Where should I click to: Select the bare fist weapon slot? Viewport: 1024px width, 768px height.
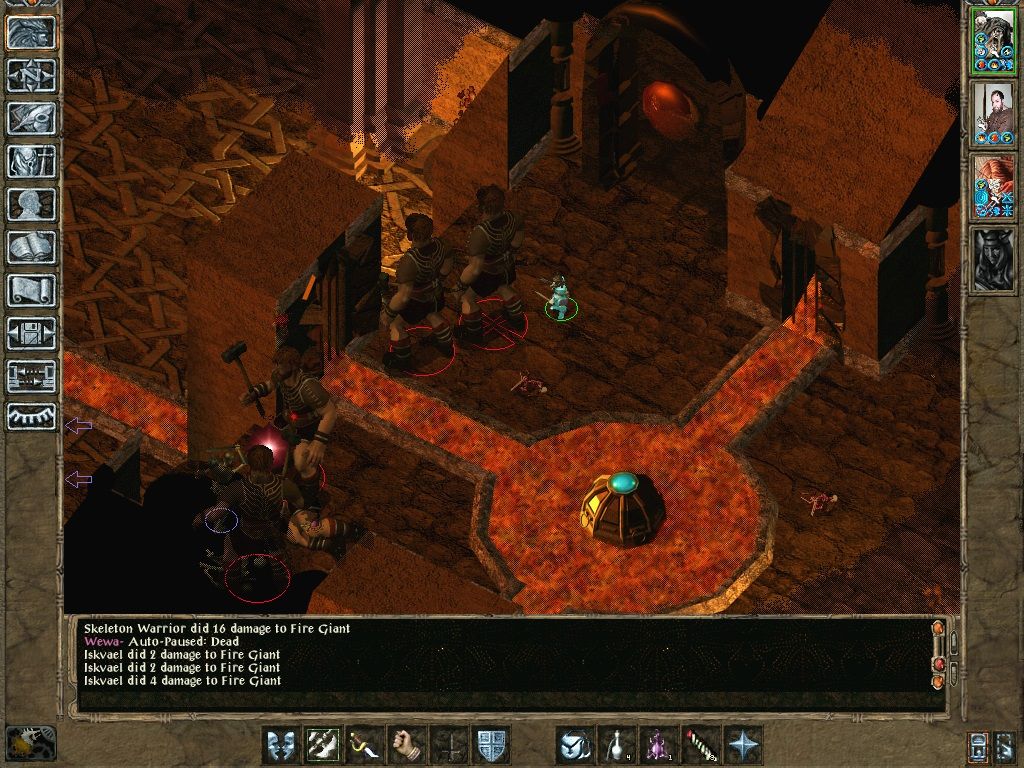click(407, 745)
